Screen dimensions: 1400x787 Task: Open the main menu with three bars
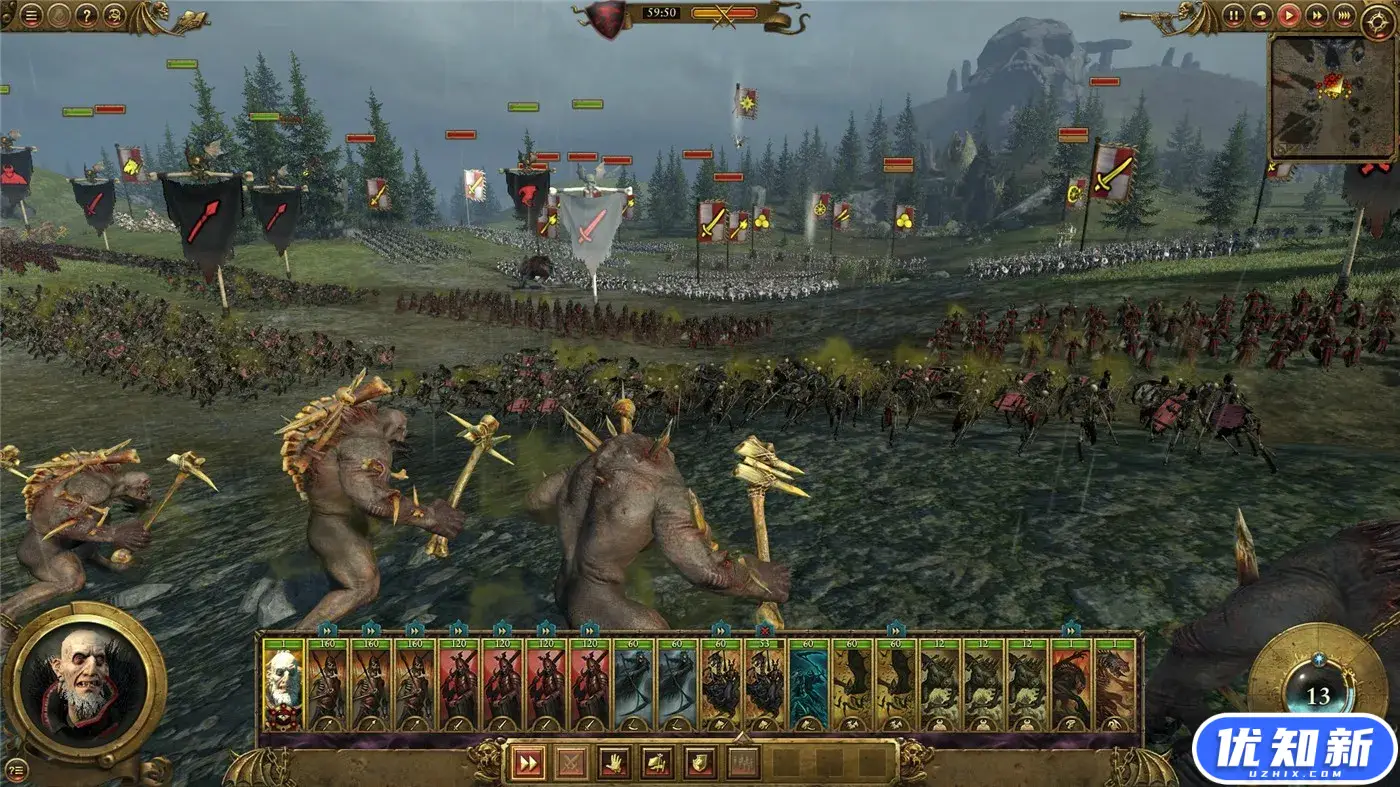[32, 16]
